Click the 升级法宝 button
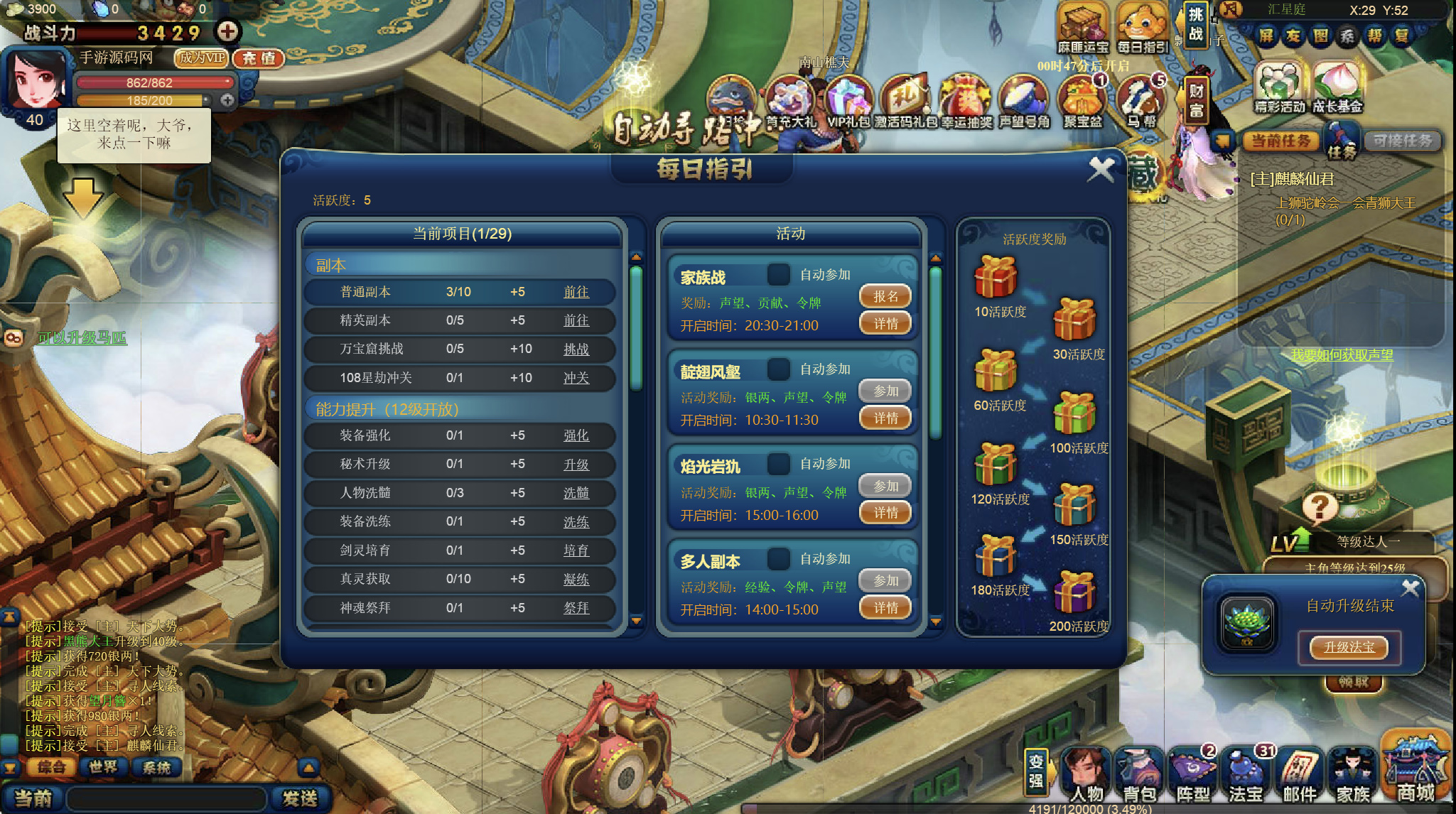1456x814 pixels. (x=1349, y=647)
